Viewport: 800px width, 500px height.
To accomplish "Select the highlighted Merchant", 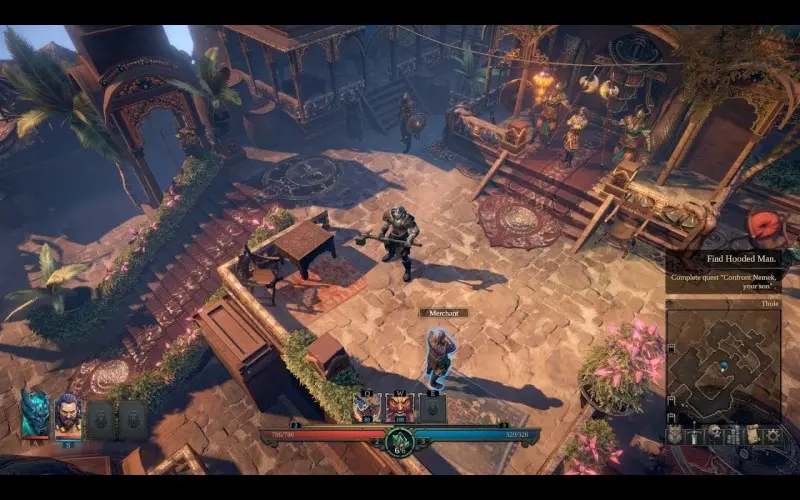I will [438, 357].
